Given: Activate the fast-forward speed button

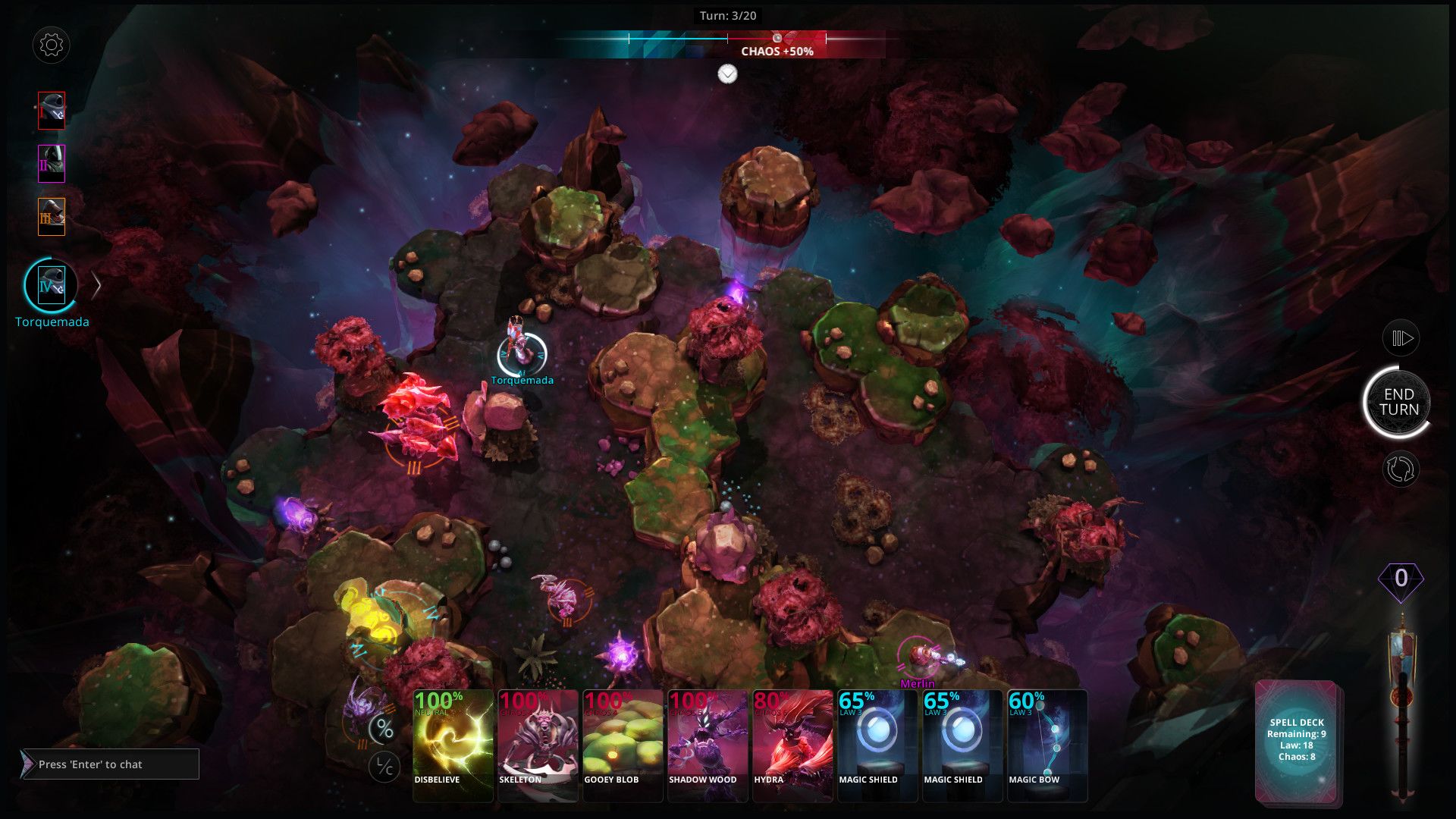Looking at the screenshot, I should coord(1400,338).
